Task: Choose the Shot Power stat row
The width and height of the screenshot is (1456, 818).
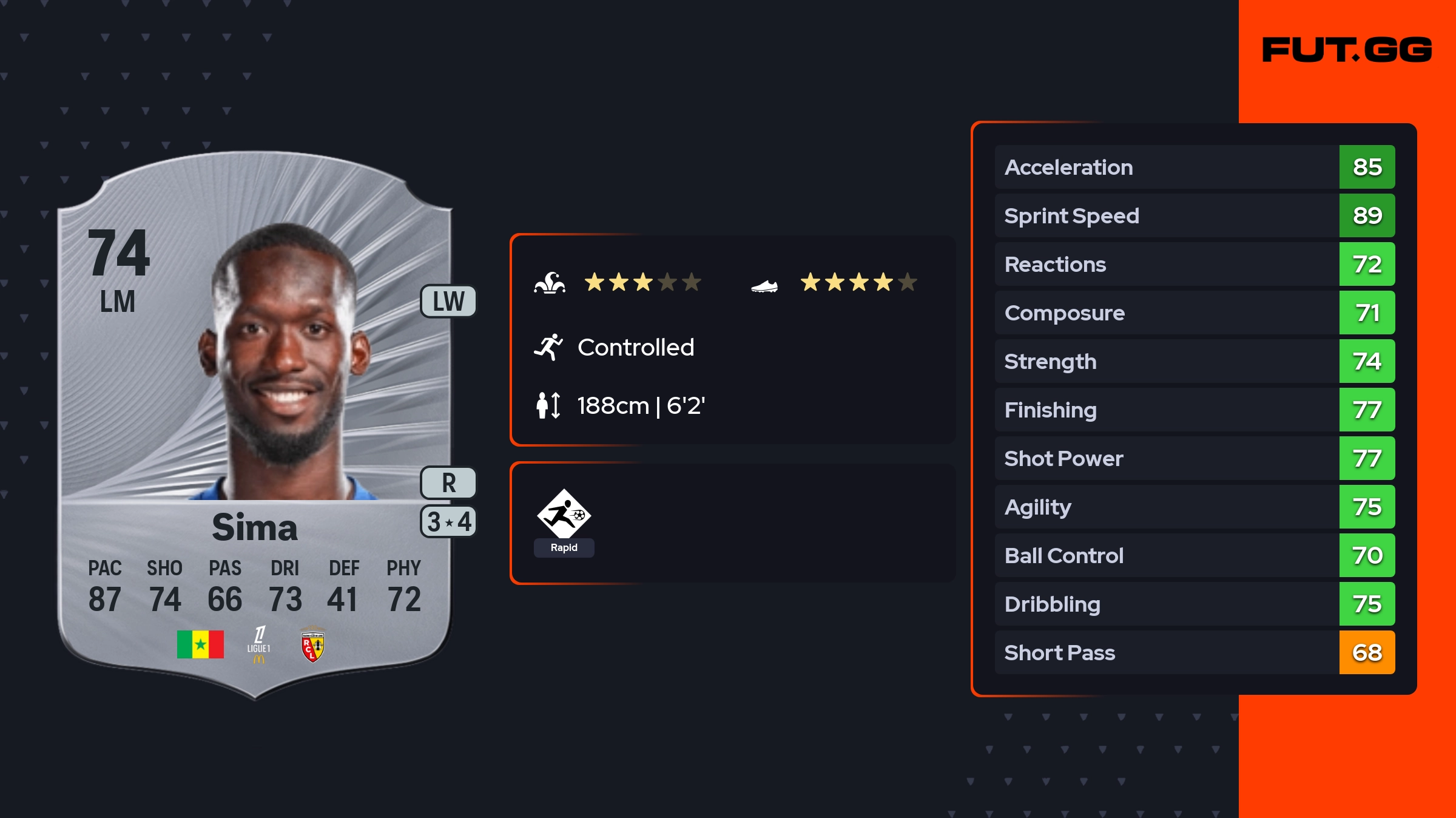Action: coord(1195,459)
